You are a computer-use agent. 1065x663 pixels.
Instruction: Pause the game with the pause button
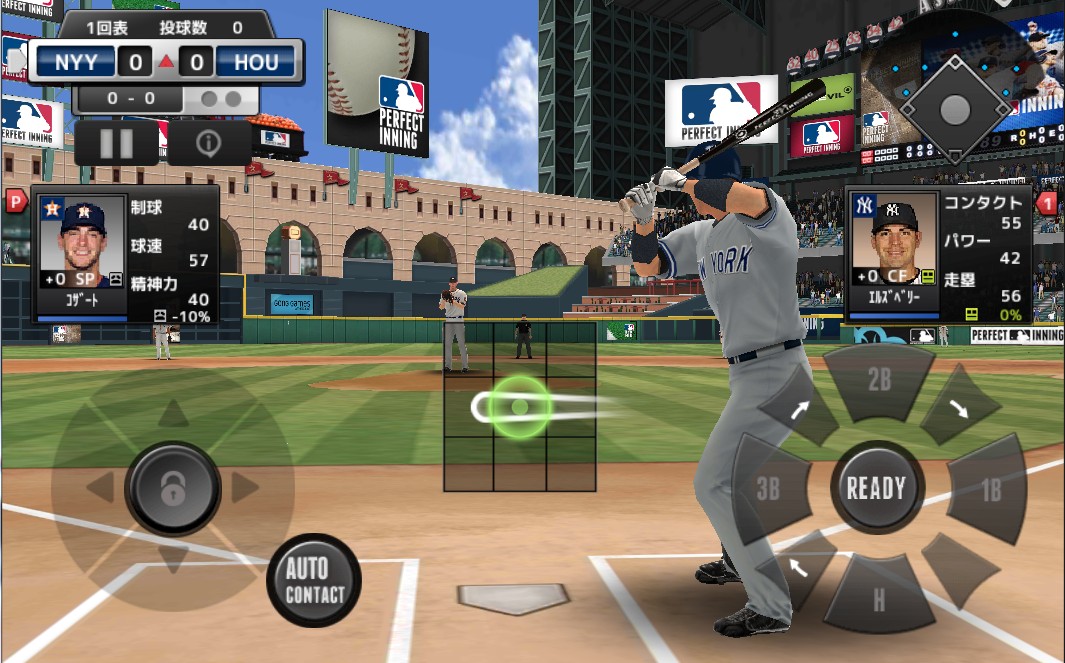pyautogui.click(x=116, y=143)
